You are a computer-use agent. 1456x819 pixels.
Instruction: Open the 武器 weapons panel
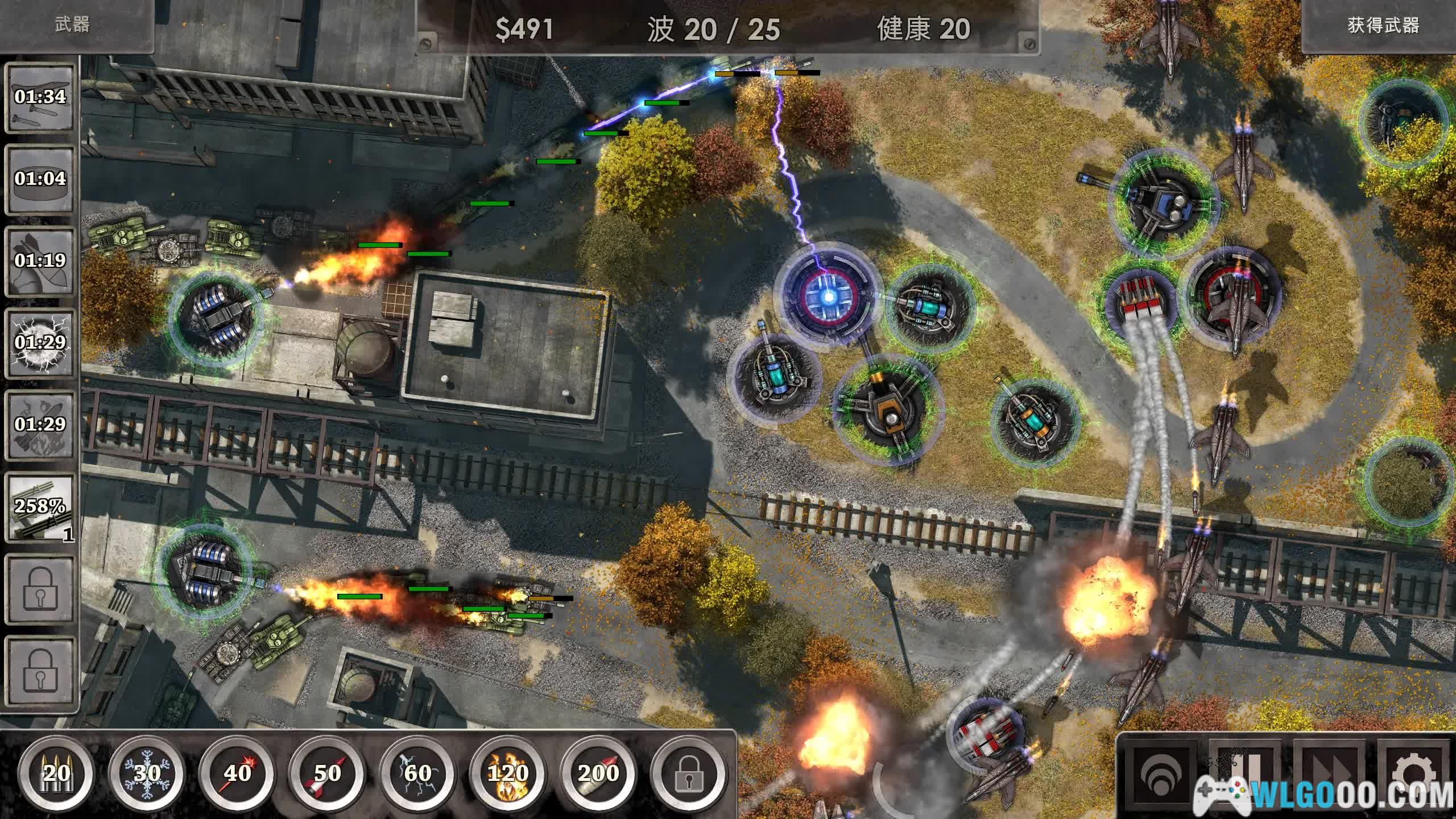click(73, 25)
